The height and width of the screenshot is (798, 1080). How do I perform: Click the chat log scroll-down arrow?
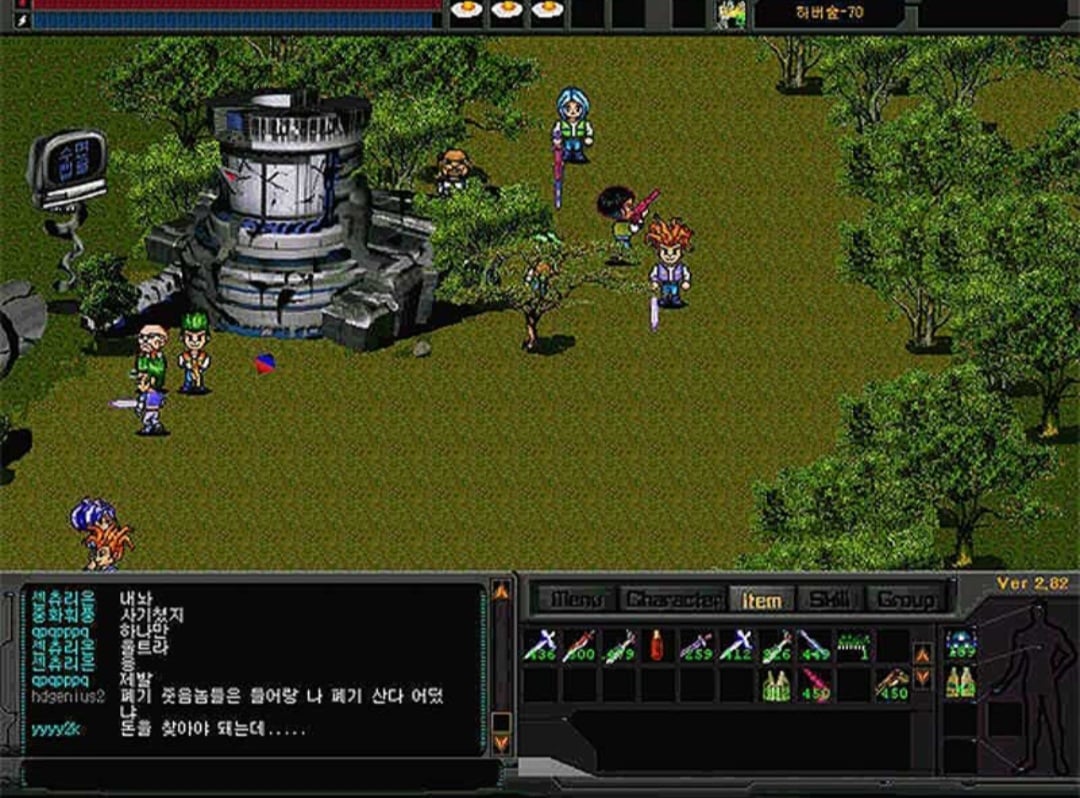[501, 742]
